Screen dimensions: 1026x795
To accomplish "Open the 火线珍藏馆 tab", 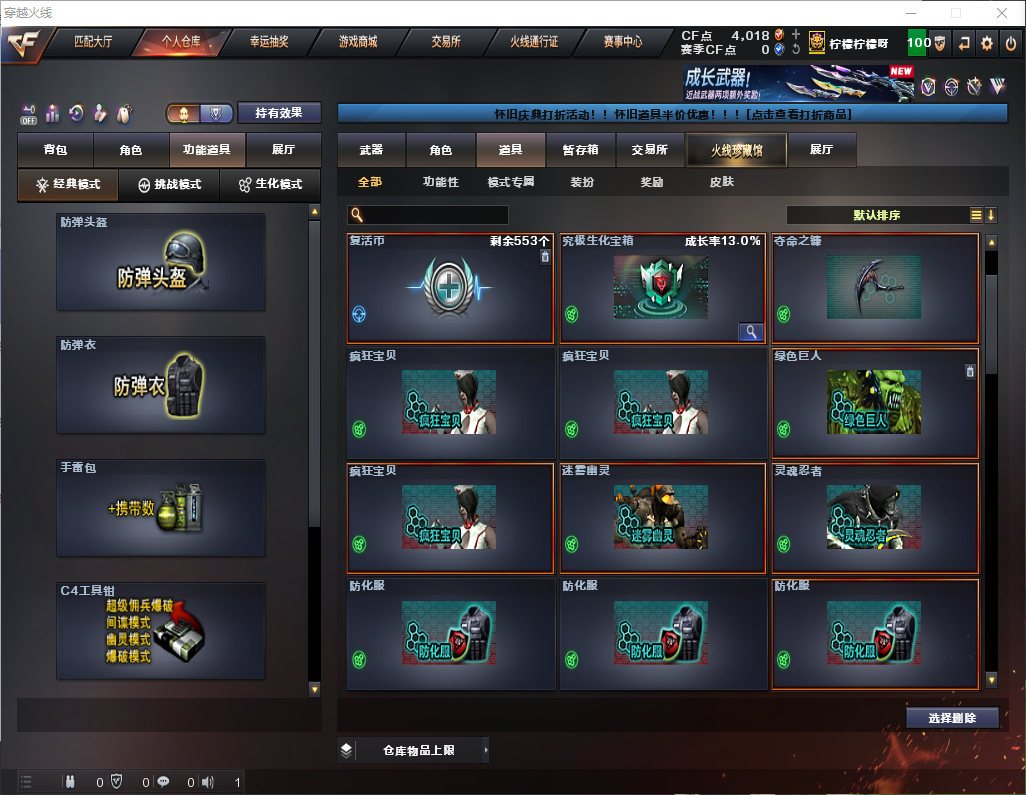I will pos(736,150).
